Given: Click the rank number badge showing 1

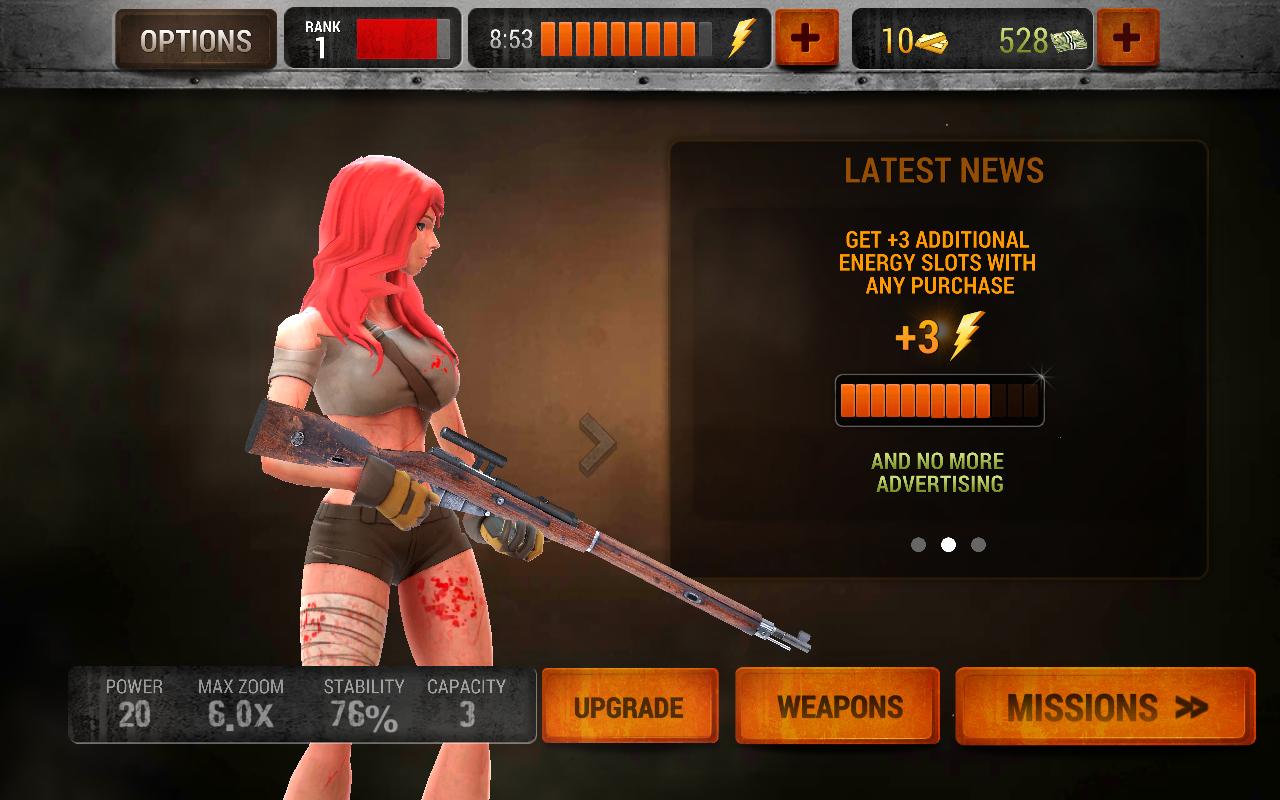Looking at the screenshot, I should [x=322, y=41].
